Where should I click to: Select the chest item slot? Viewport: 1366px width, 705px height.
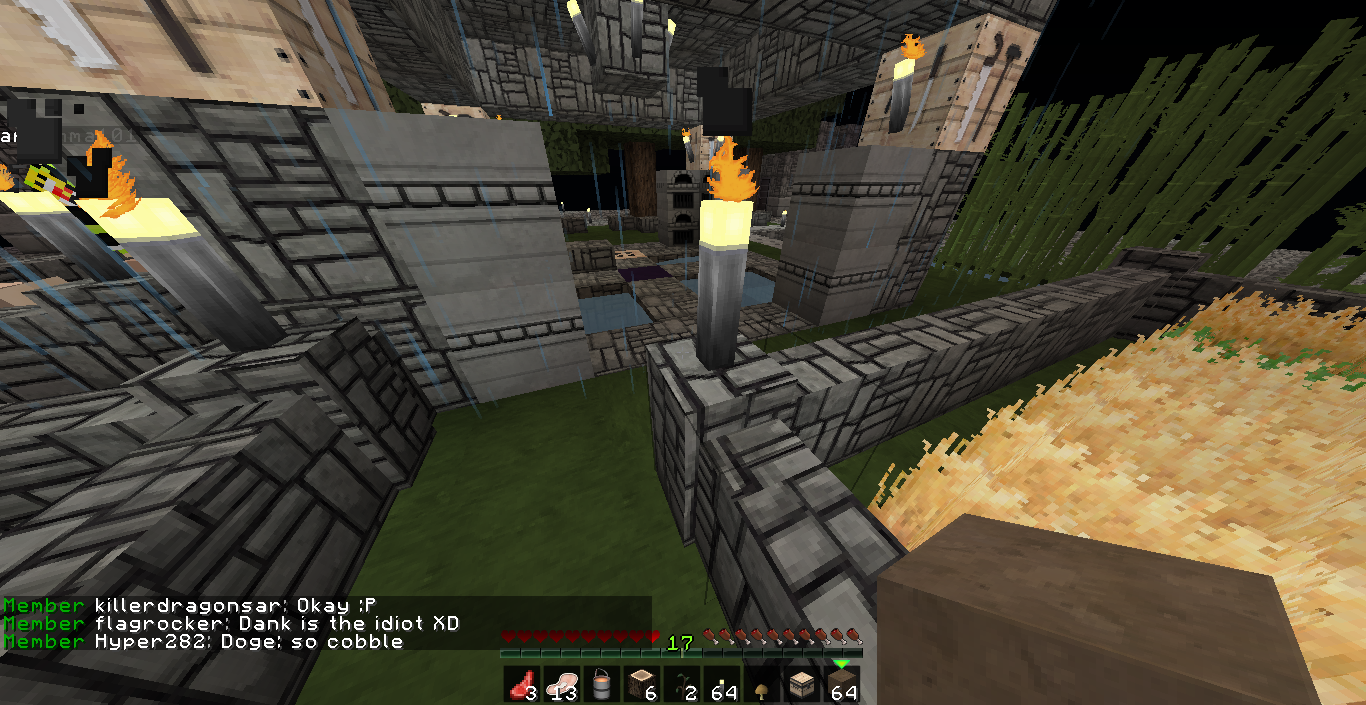point(801,685)
